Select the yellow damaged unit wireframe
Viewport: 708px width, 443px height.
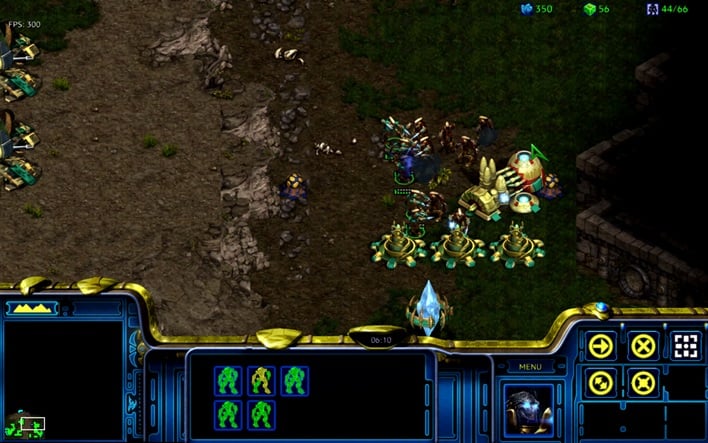(261, 380)
